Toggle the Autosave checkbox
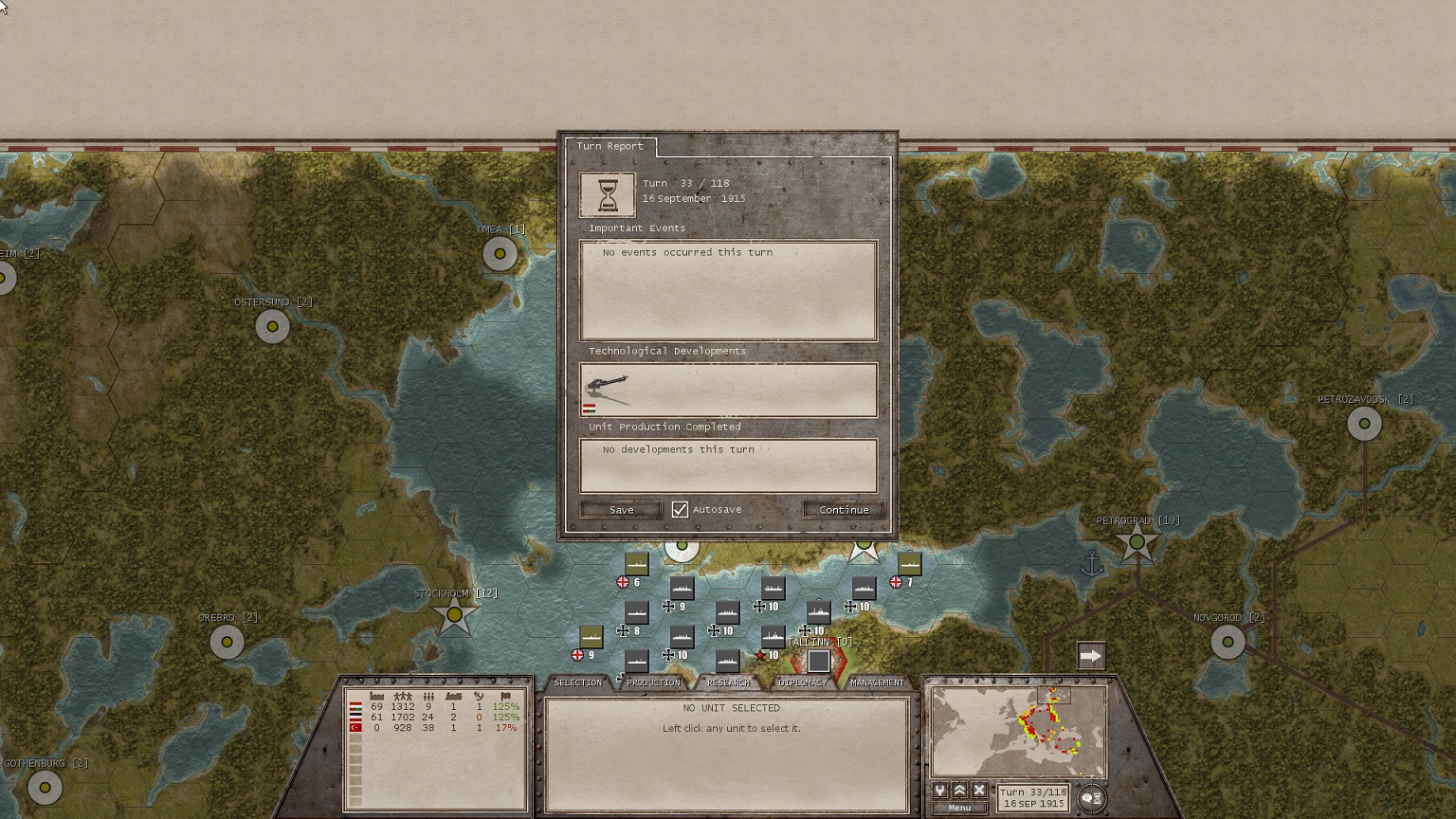 coord(680,510)
